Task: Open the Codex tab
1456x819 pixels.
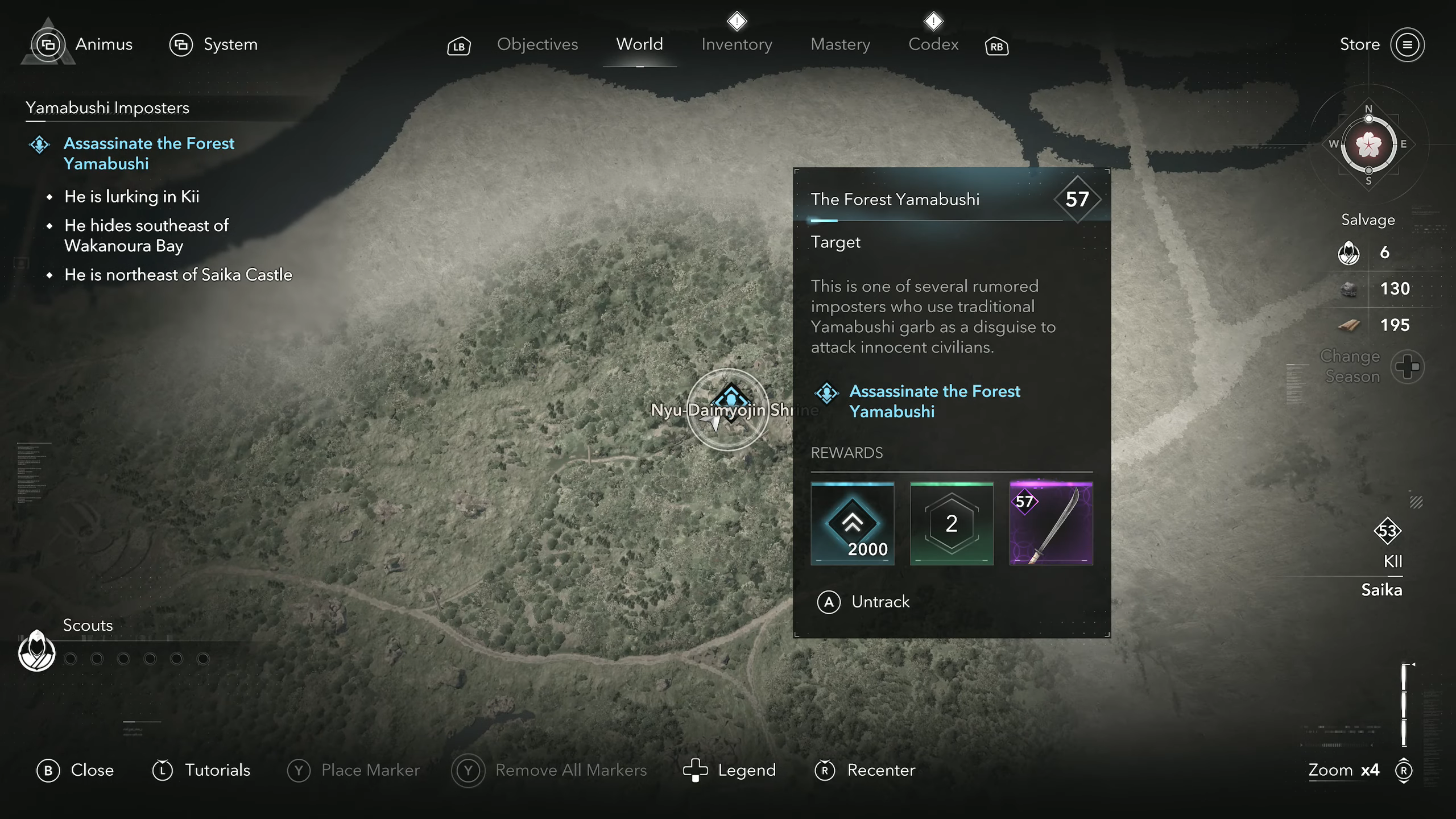Action: coord(933,44)
